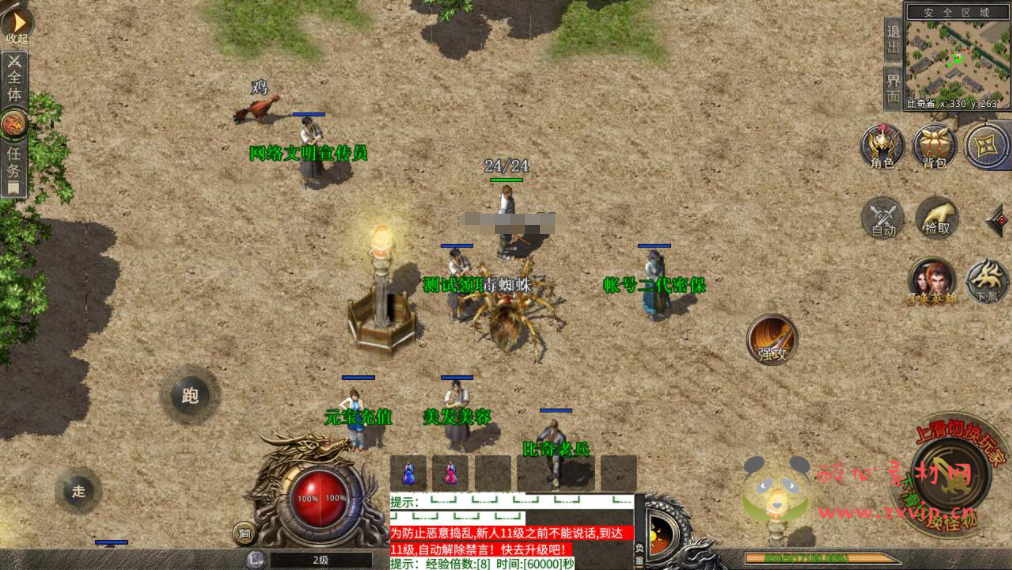The height and width of the screenshot is (570, 1012).
Task: Select the shuriken skill button
Action: point(986,146)
